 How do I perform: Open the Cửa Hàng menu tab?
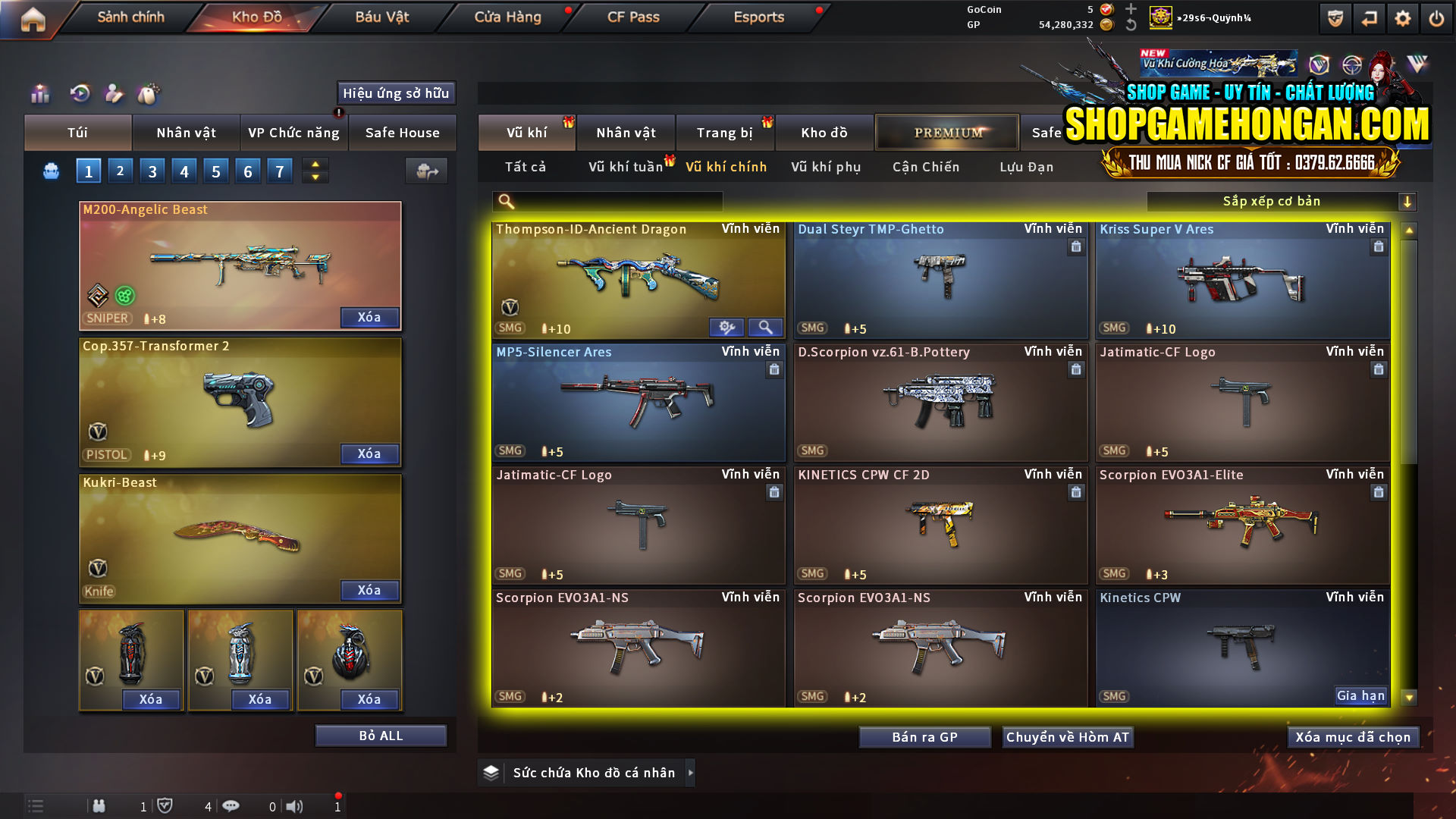tap(507, 17)
